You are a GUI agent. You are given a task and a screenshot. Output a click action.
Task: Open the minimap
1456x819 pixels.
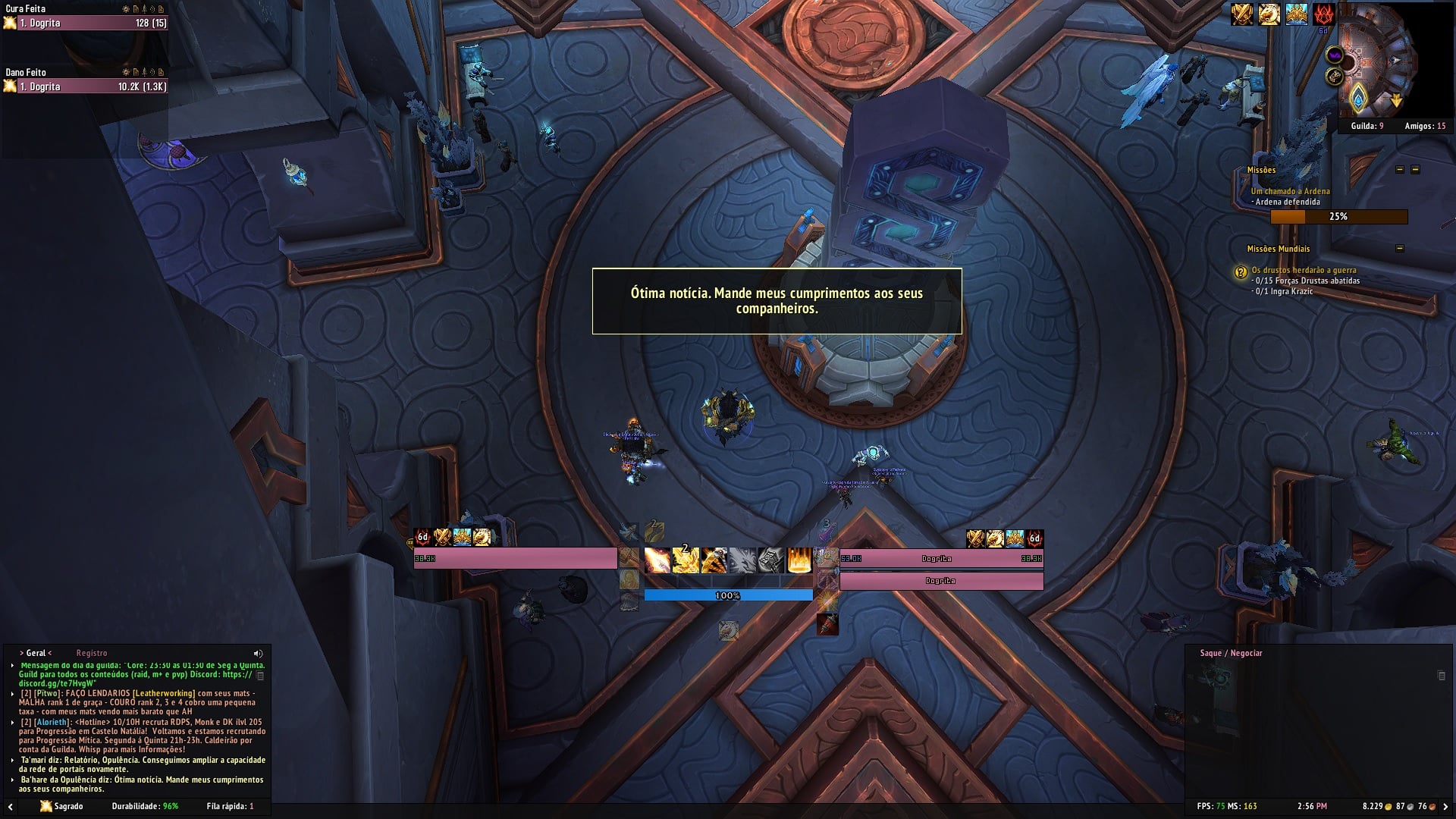pos(1377,62)
